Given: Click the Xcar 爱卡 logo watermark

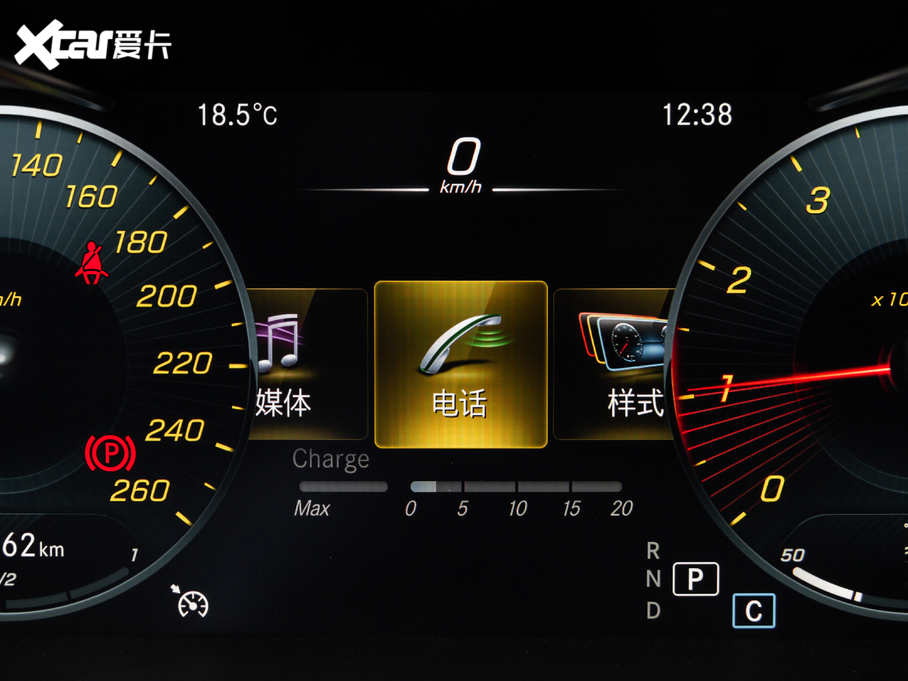Looking at the screenshot, I should click(93, 43).
